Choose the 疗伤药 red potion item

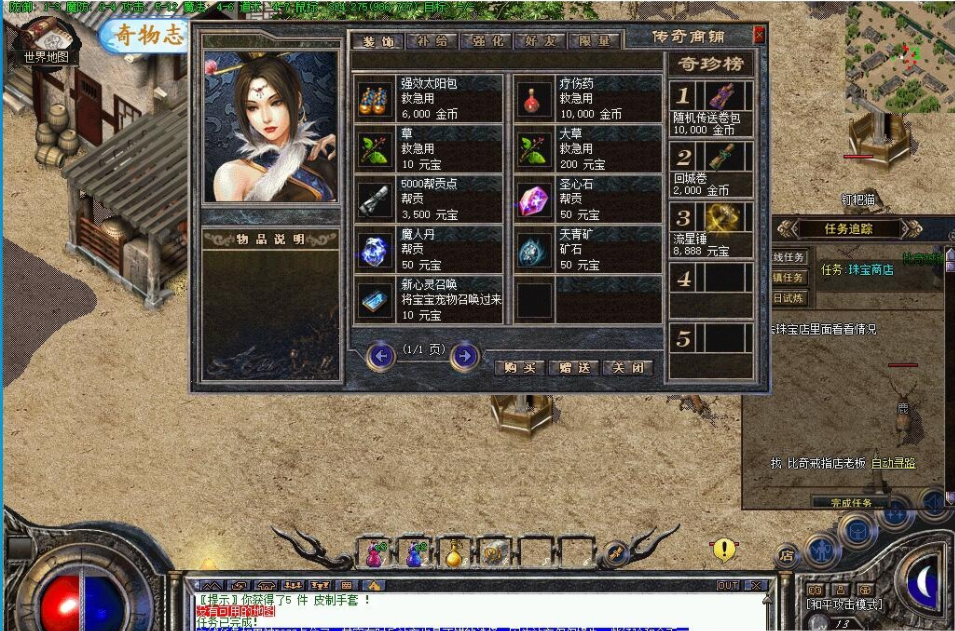click(589, 98)
